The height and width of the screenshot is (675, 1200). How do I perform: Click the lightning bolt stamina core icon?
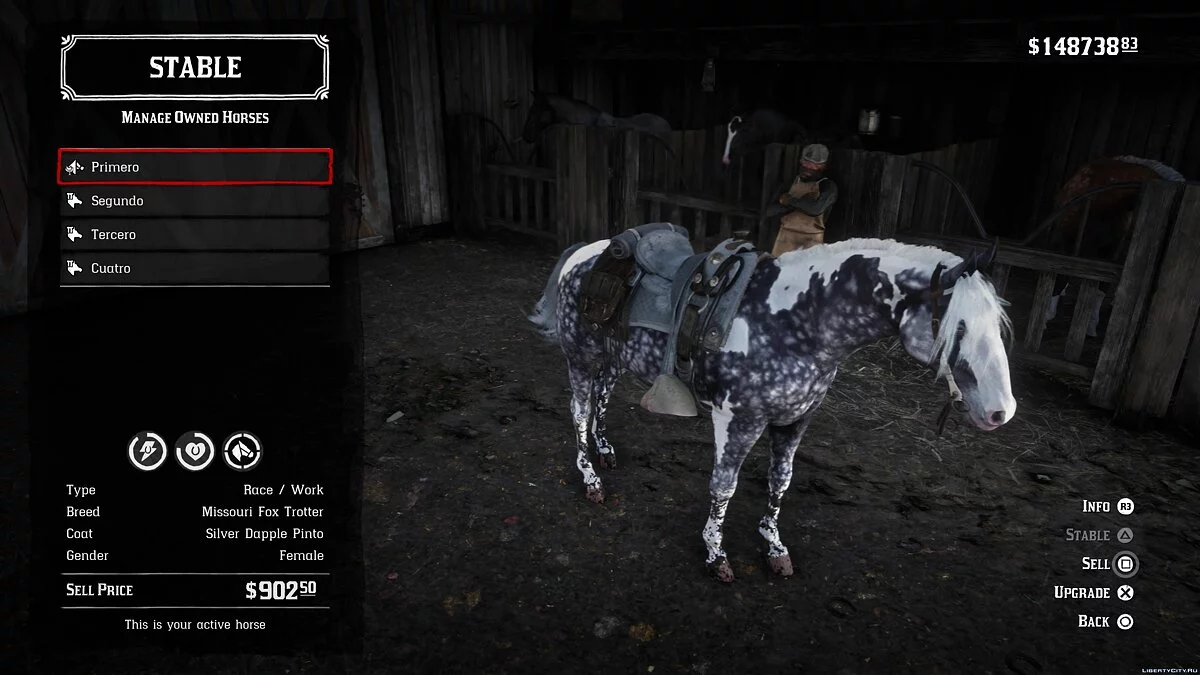tap(148, 452)
